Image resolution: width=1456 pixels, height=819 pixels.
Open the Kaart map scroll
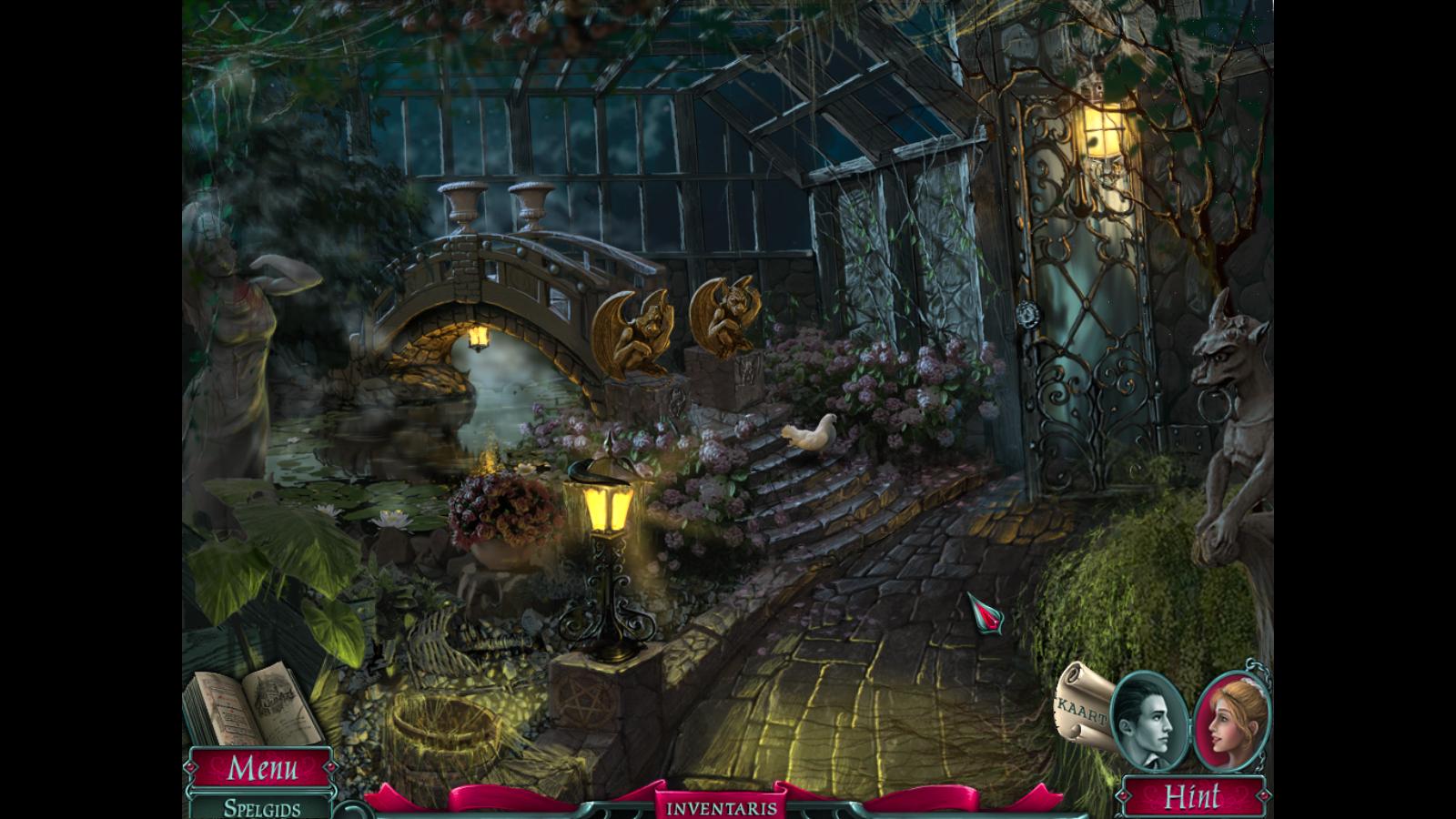[1083, 706]
